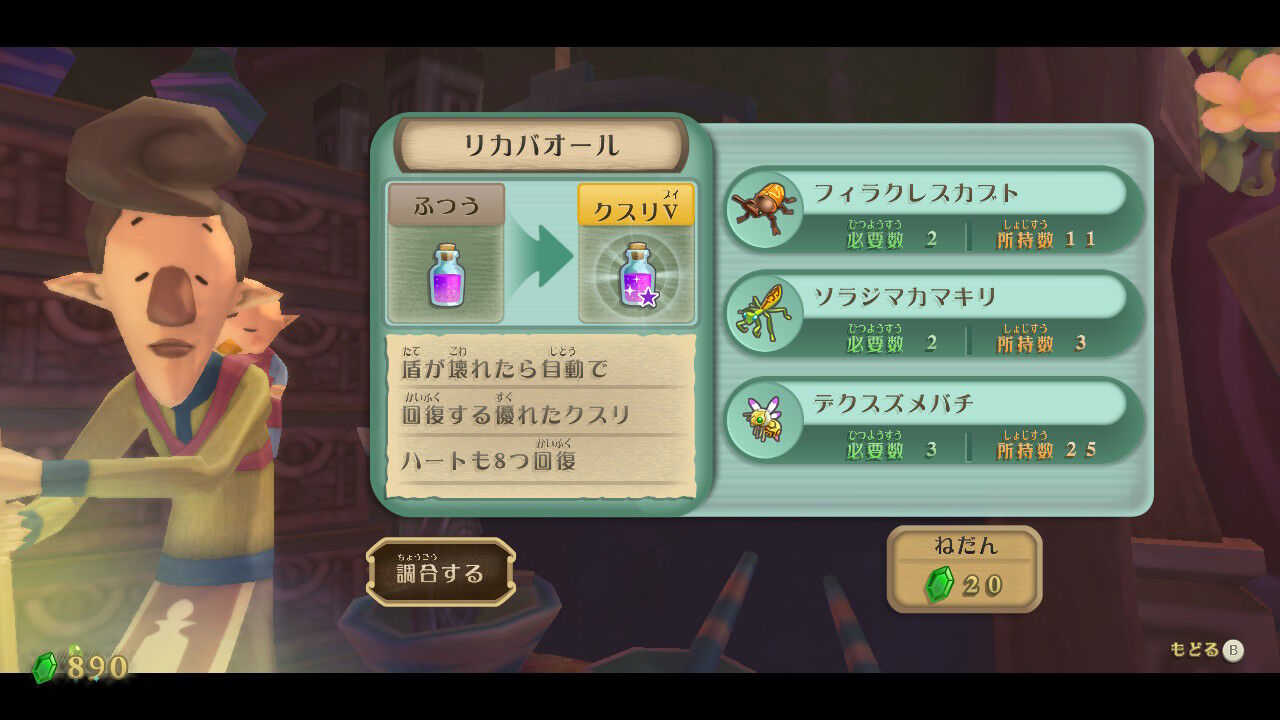Select the plain purple potion icon under ふつう
Viewport: 1280px width, 720px height.
click(x=444, y=276)
